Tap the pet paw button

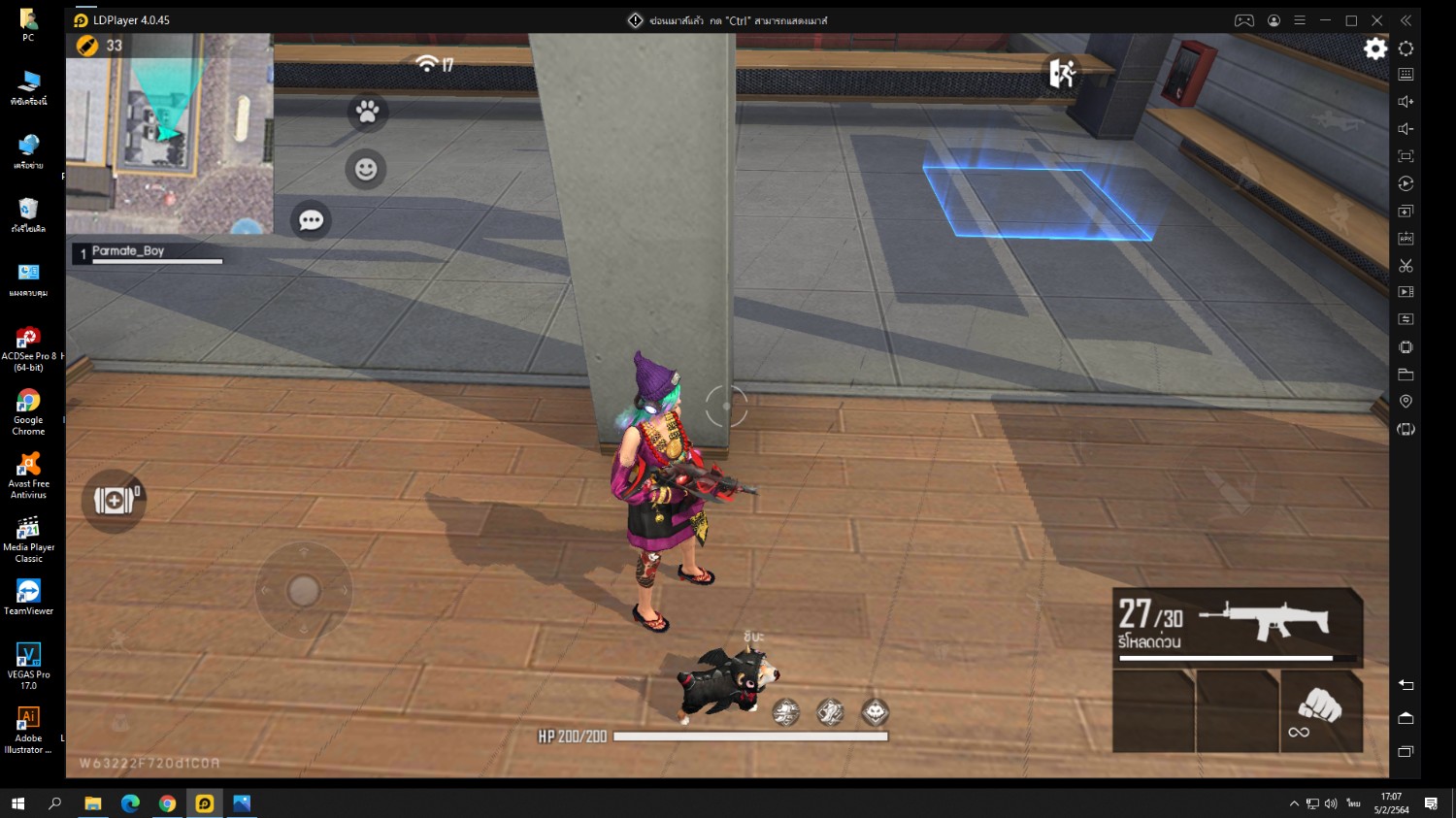click(x=367, y=113)
